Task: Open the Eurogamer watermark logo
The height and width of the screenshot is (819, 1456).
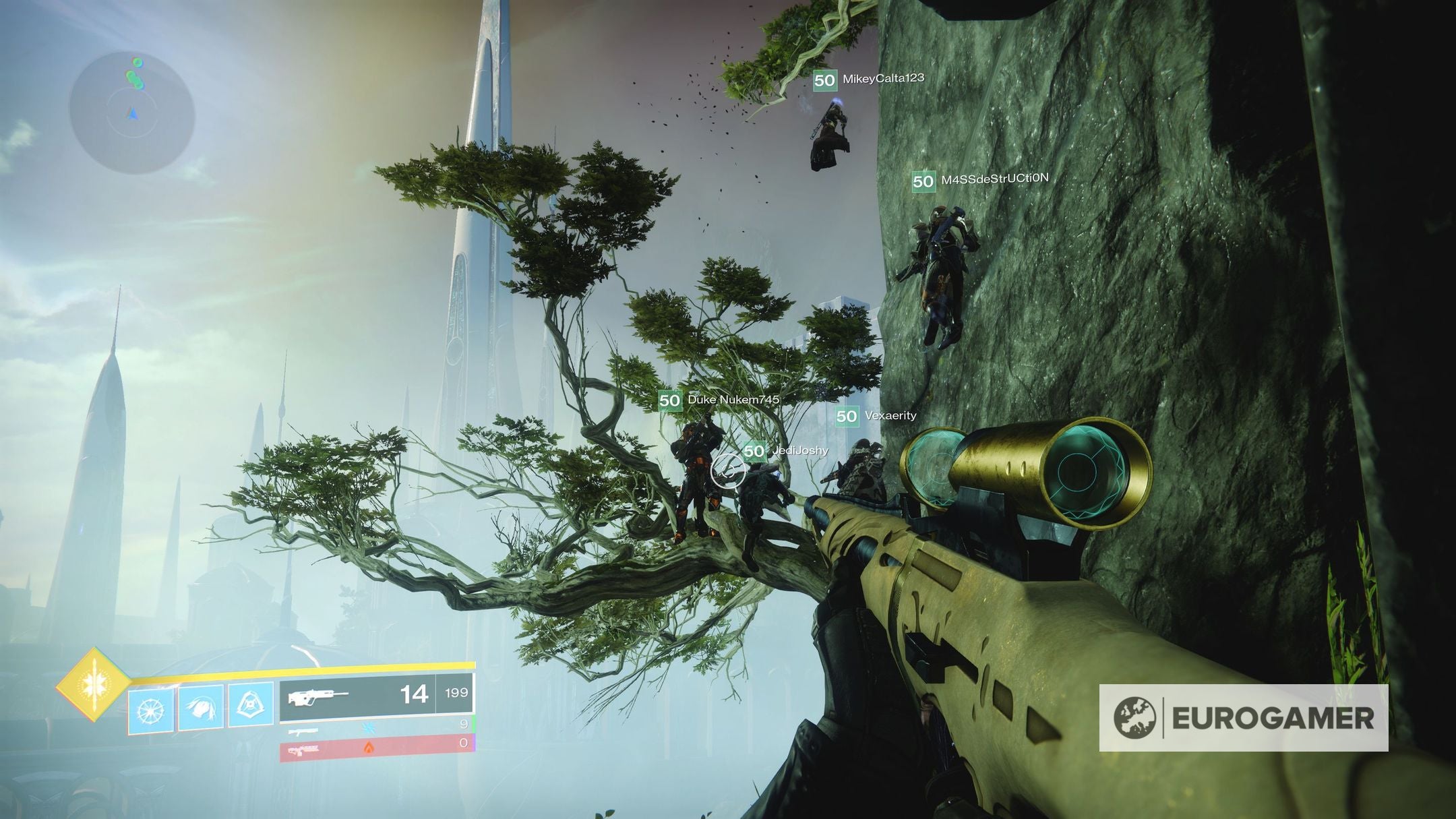Action: [x=1244, y=718]
